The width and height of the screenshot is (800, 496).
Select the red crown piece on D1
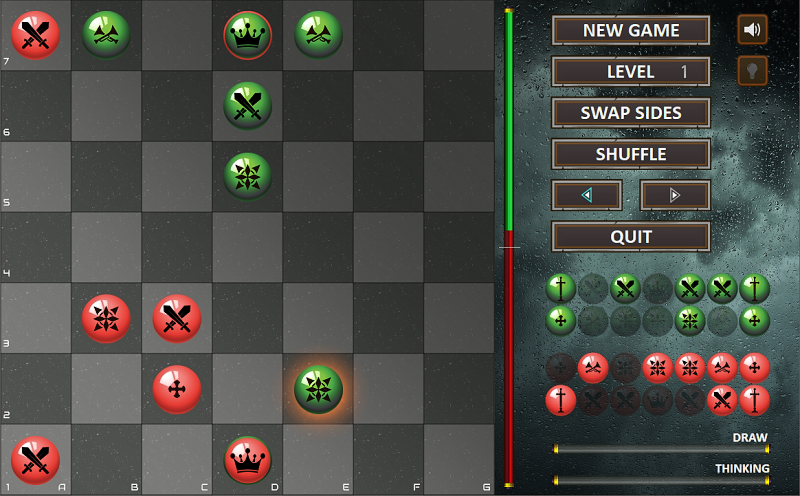[247, 460]
